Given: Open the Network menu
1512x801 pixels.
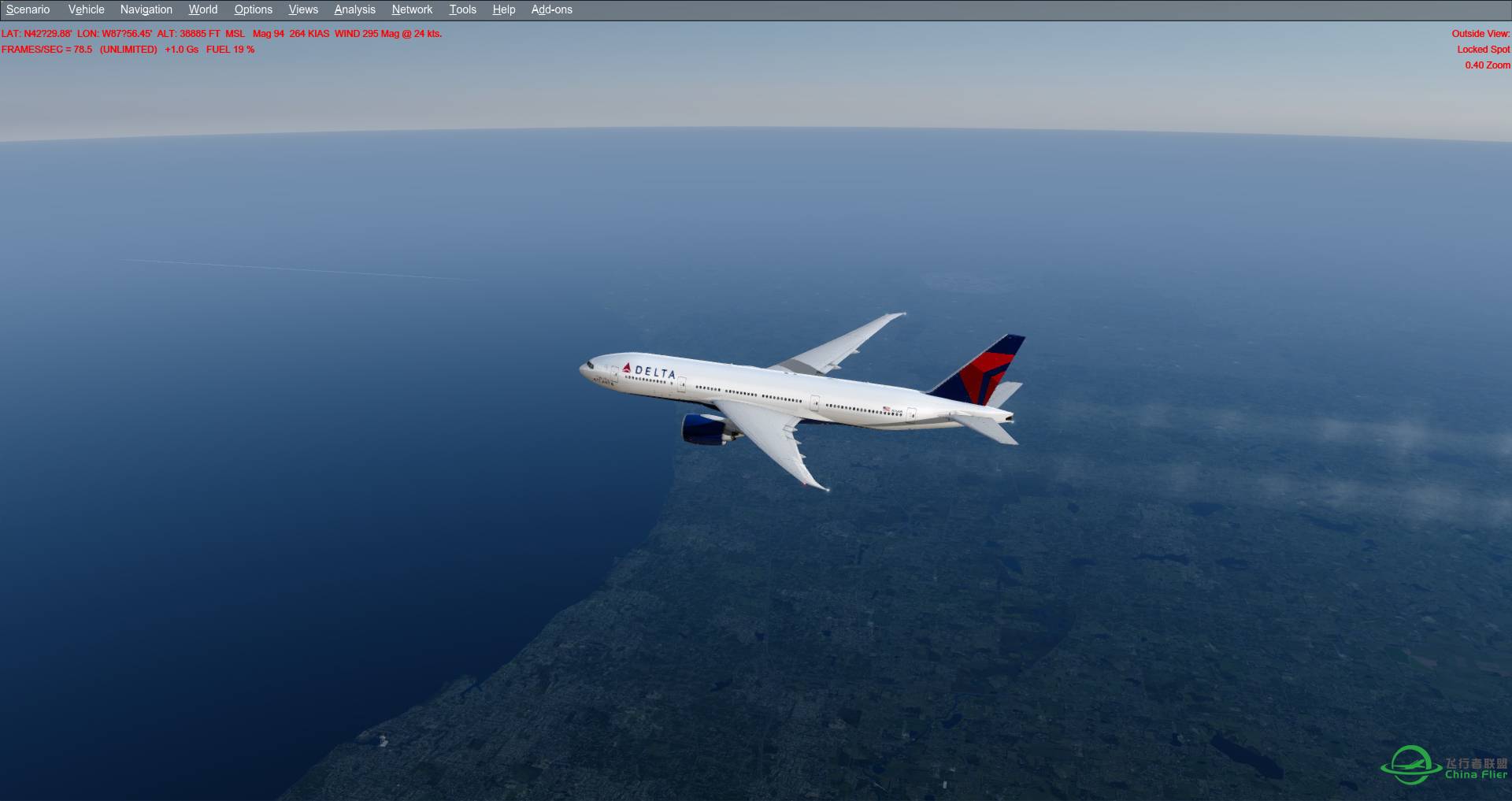Looking at the screenshot, I should (x=411, y=9).
